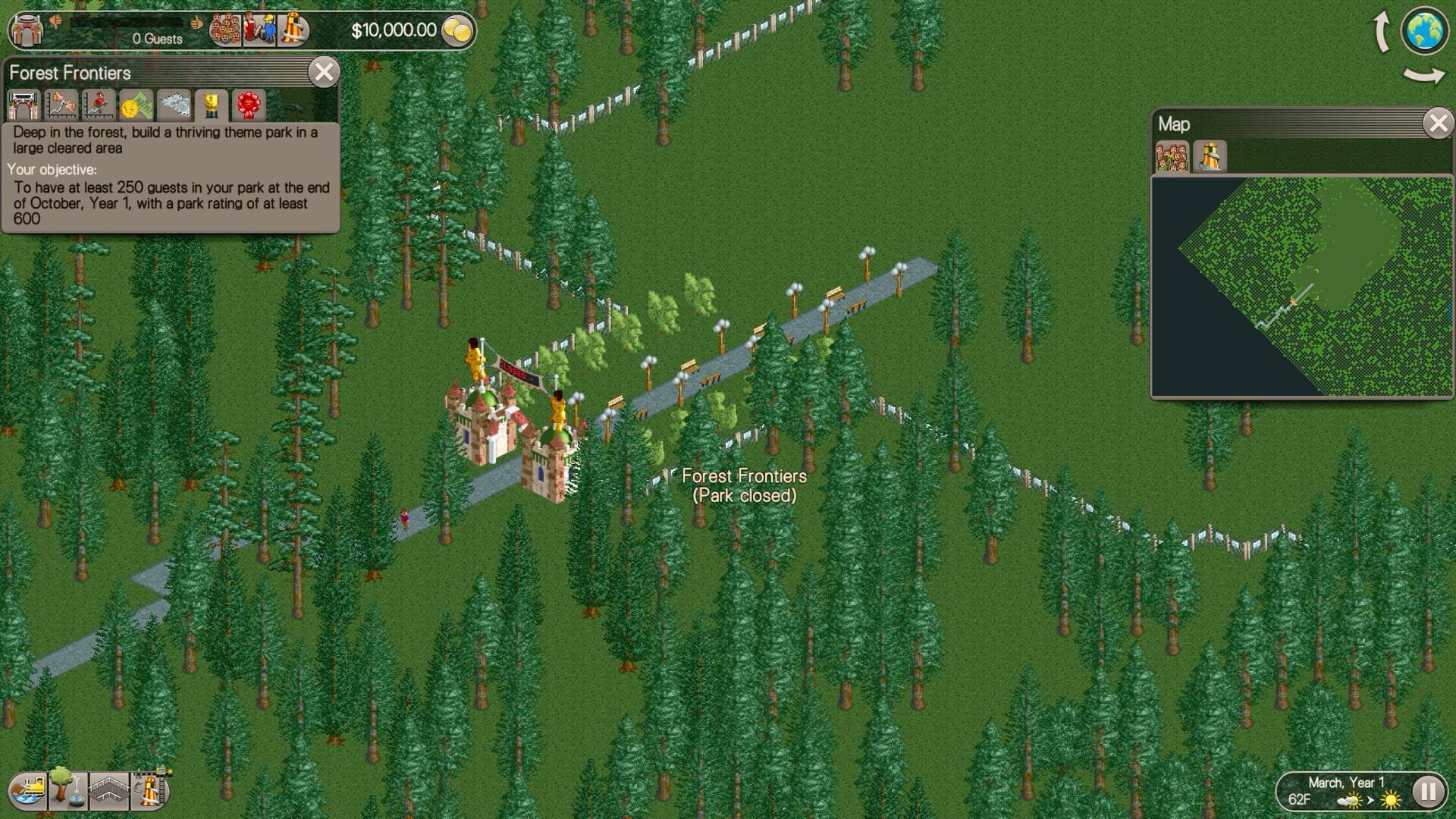Open the rides list via the helter-skelter icon
Screen dimensions: 1456x819
tap(292, 29)
